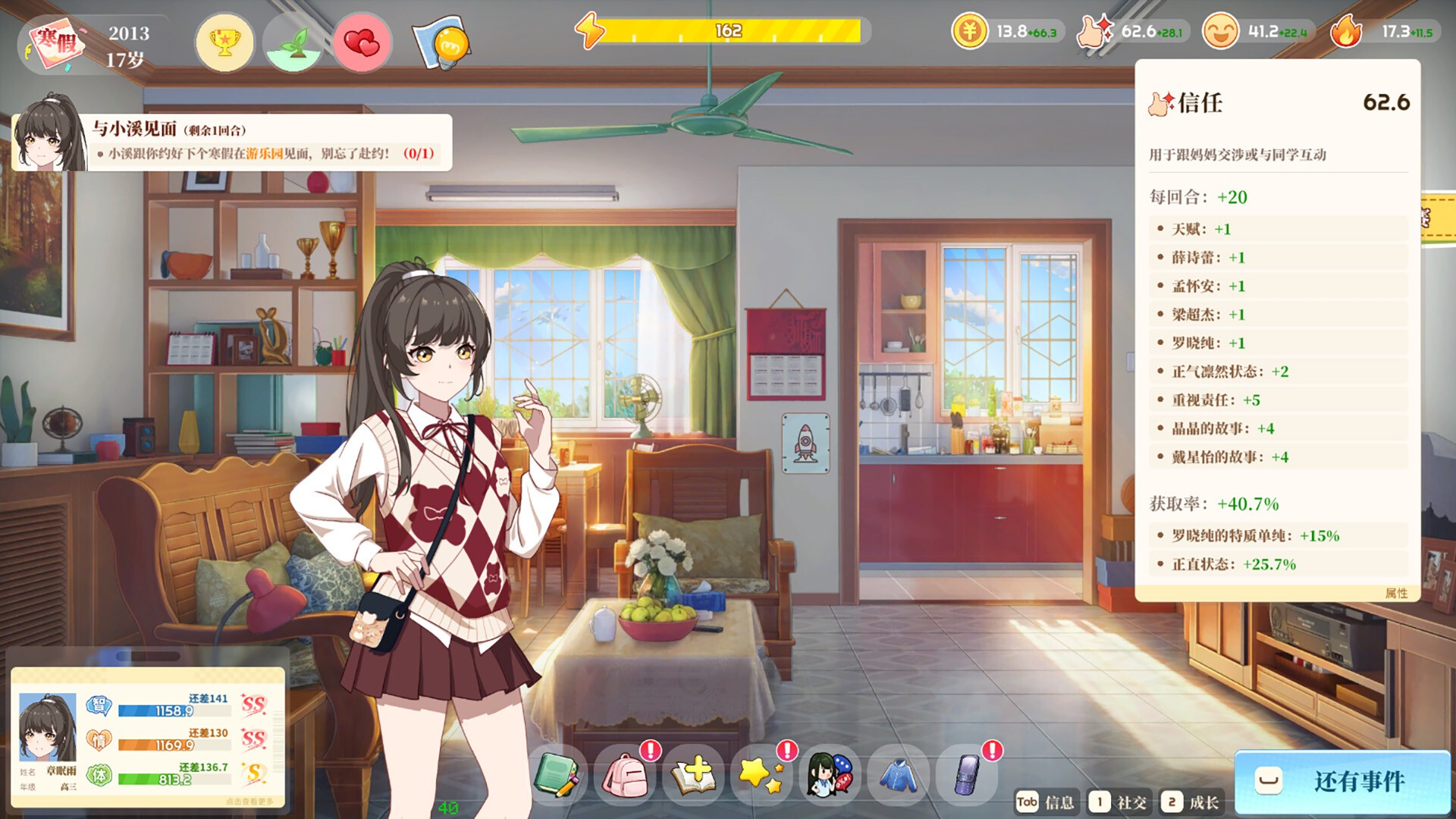Open the lightbulb idea card icon
Viewport: 1456px width, 819px height.
441,44
